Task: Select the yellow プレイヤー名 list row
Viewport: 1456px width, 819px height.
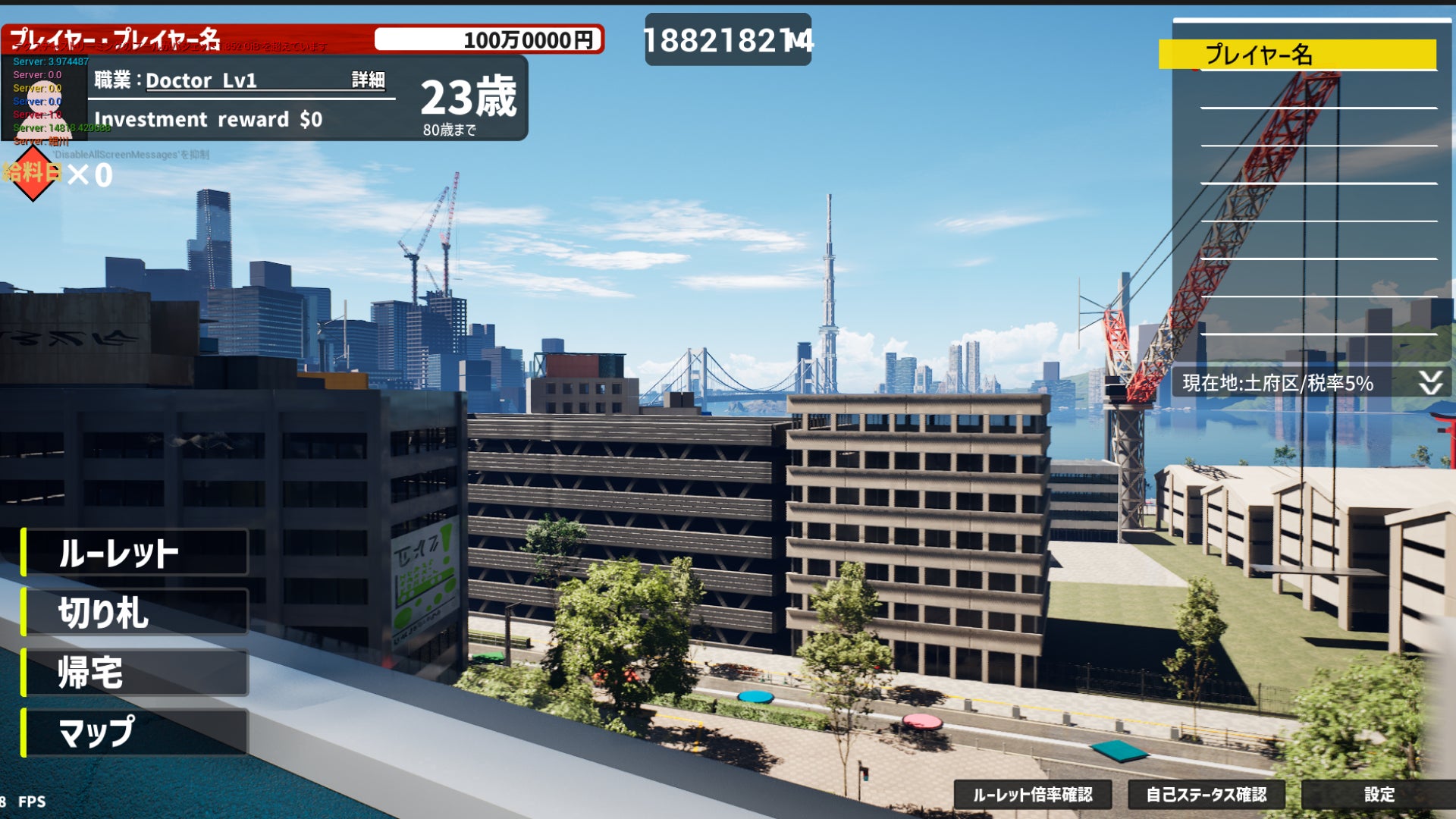Action: point(1297,55)
